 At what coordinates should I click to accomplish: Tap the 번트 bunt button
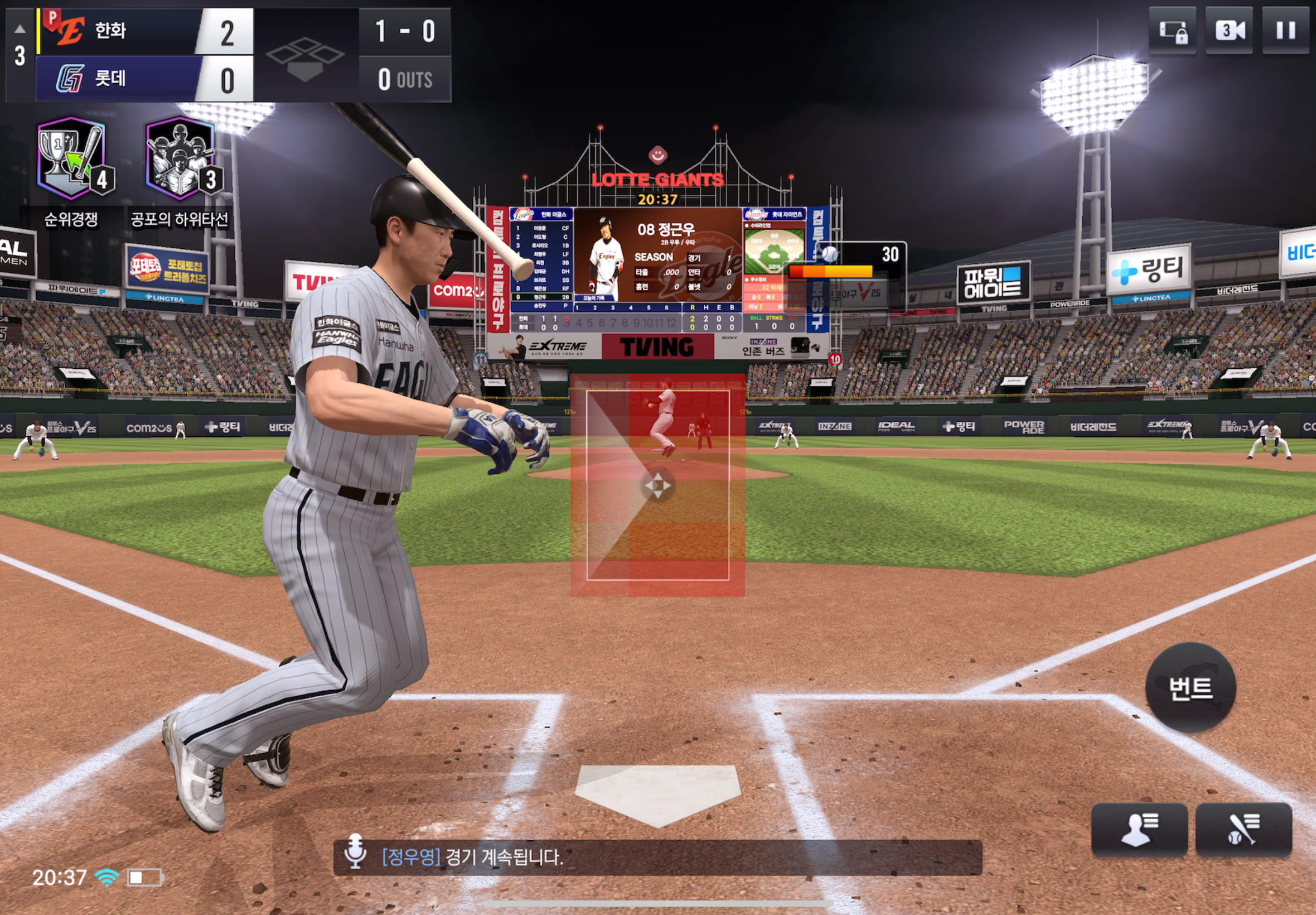click(1190, 687)
